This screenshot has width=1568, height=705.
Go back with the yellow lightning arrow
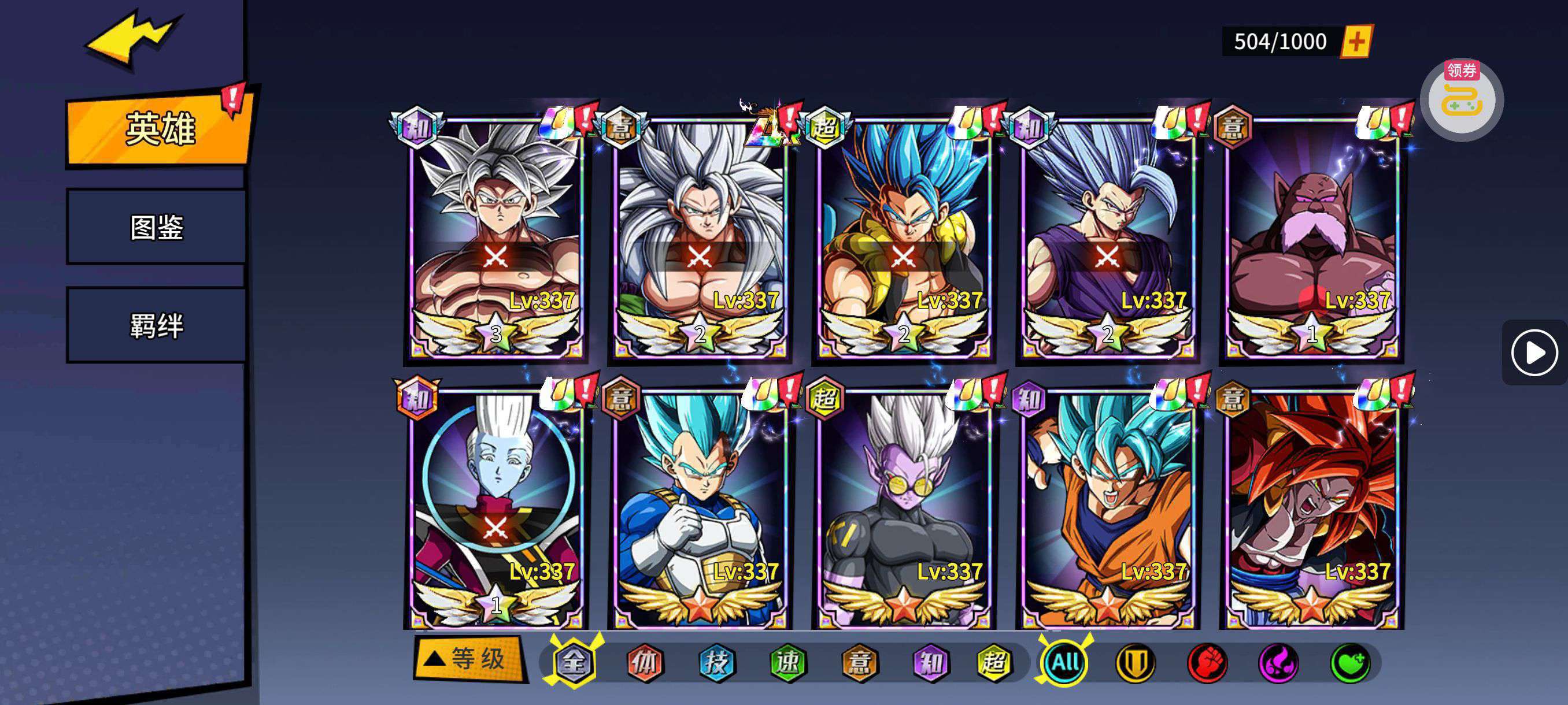pyautogui.click(x=134, y=38)
